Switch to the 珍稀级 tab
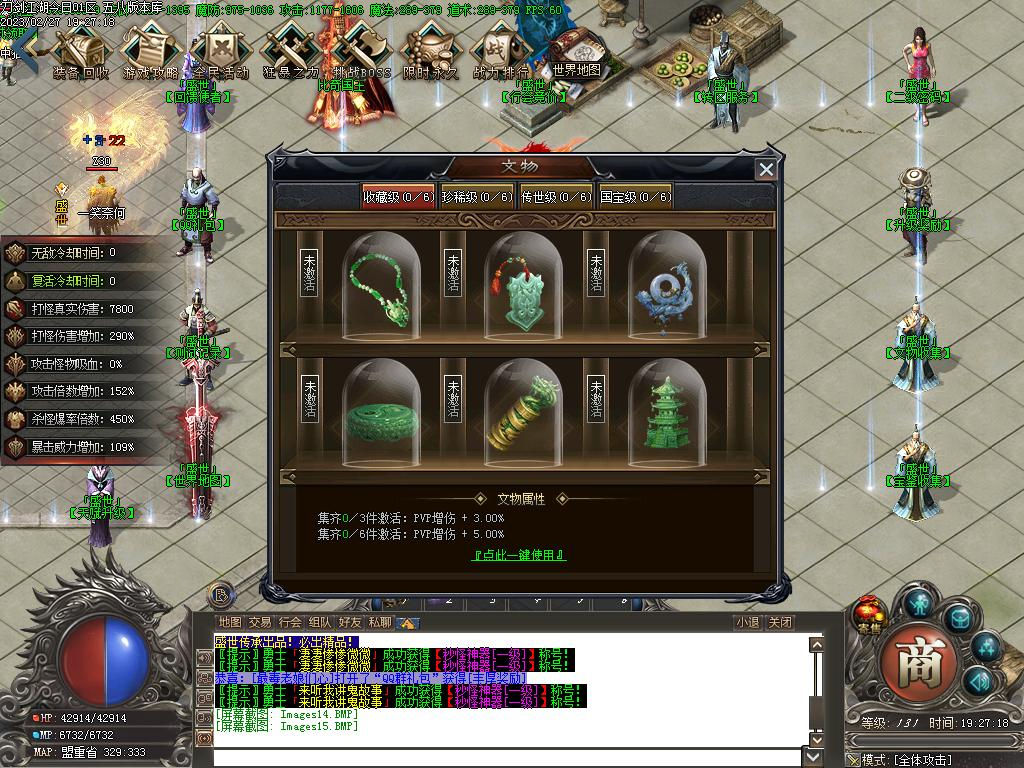Image resolution: width=1024 pixels, height=768 pixels. pyautogui.click(x=476, y=197)
